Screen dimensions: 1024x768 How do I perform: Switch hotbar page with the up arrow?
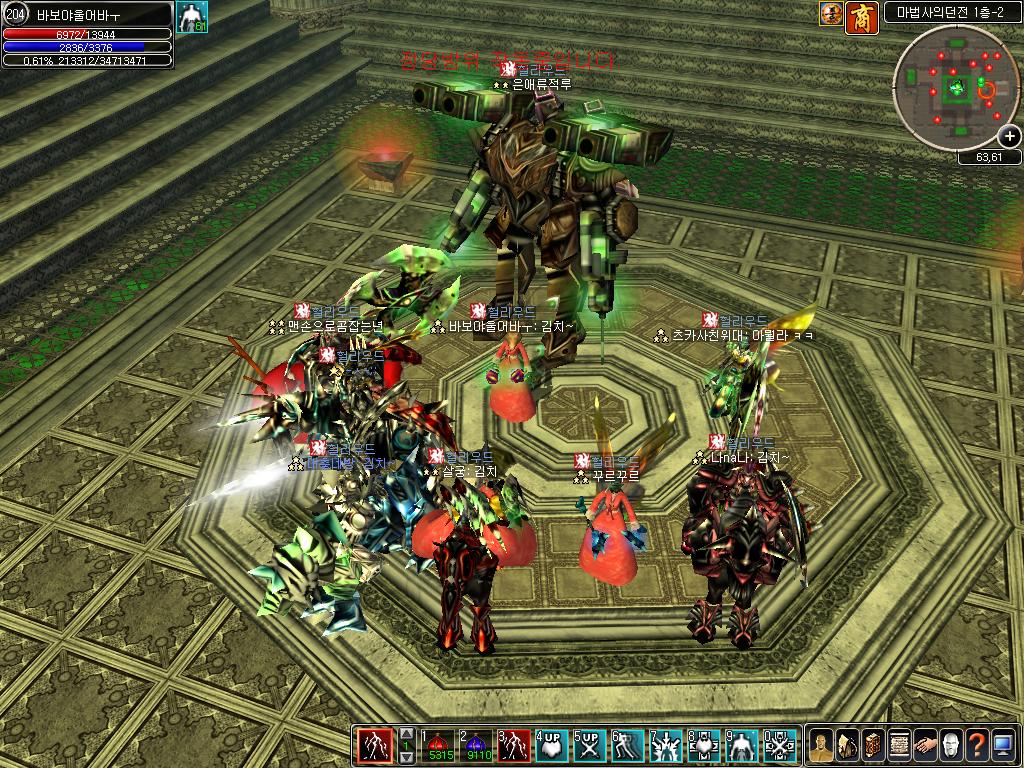(x=407, y=733)
